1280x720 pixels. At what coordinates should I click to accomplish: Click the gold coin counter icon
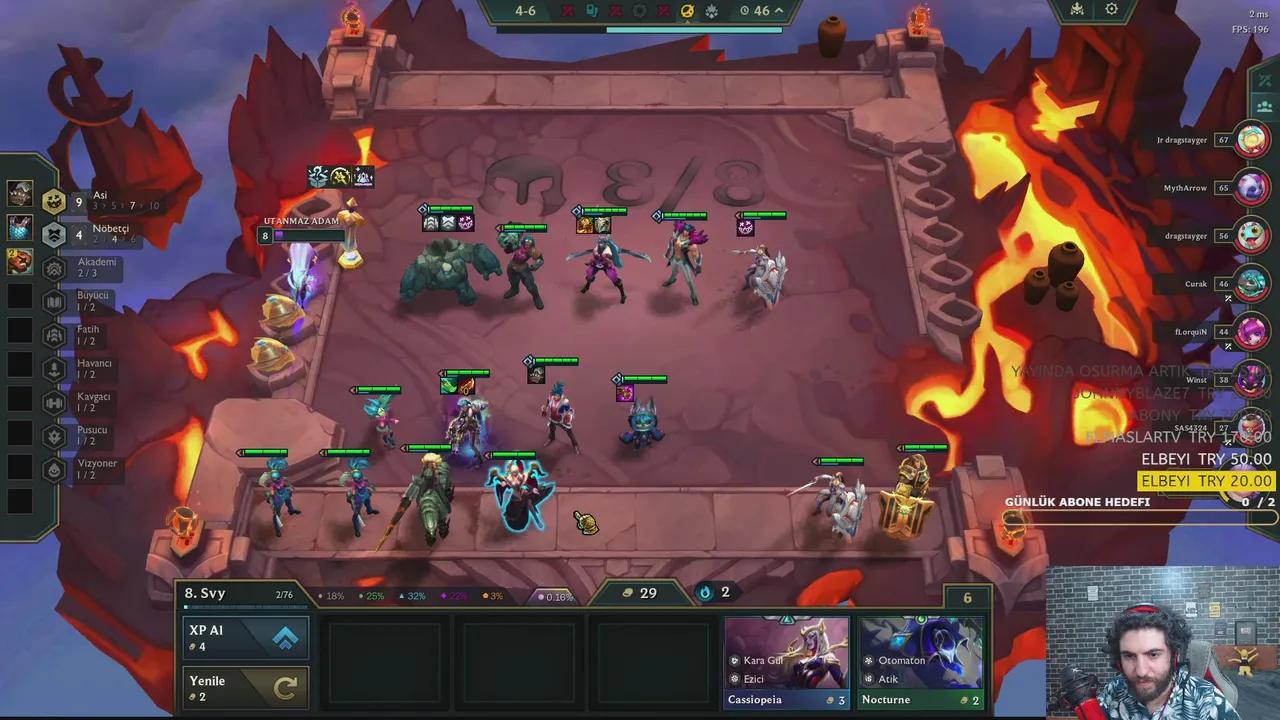tap(628, 592)
